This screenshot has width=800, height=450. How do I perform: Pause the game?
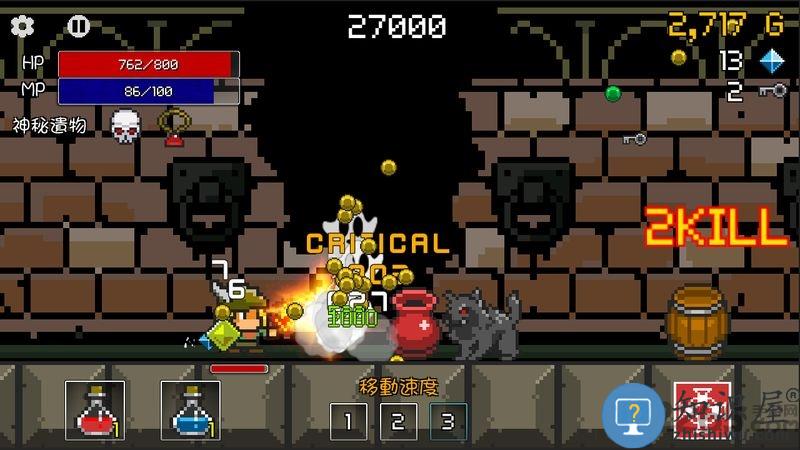tap(78, 26)
